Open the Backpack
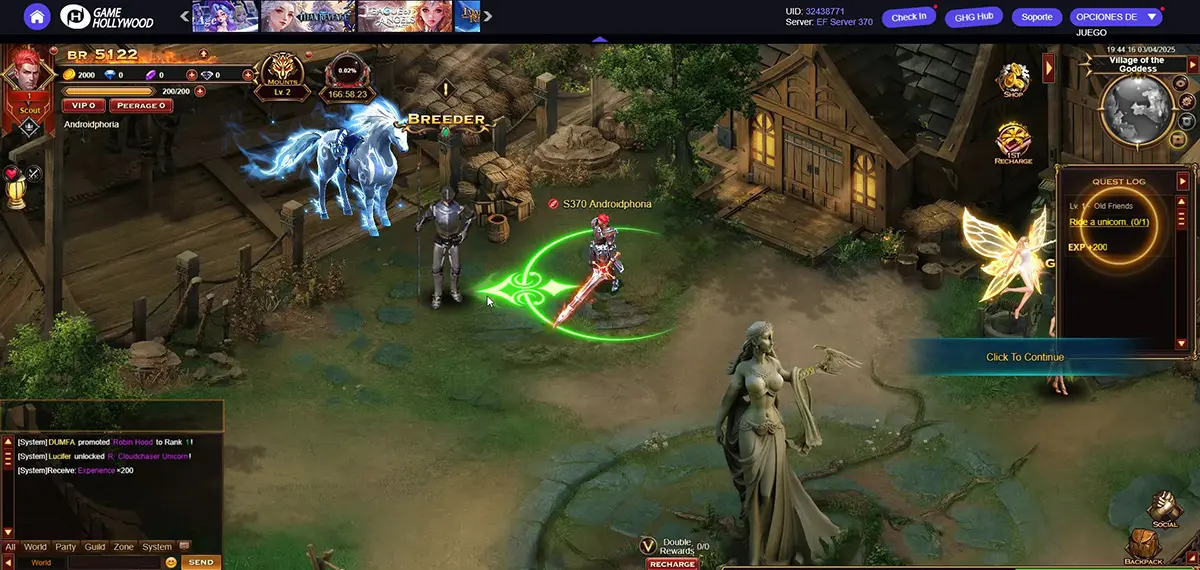Screen dimensions: 1200x570 click(x=1143, y=547)
